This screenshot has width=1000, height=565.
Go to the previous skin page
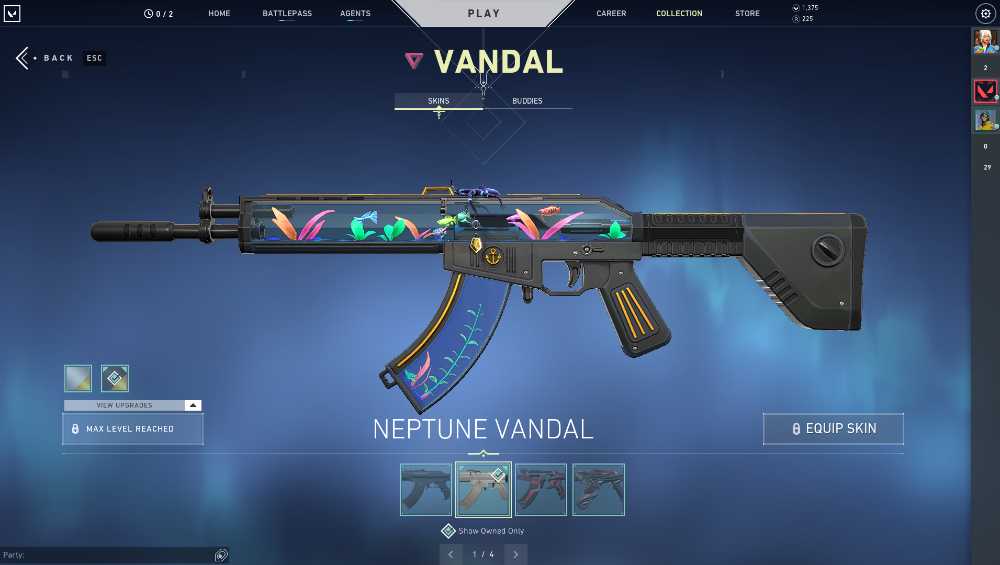point(451,554)
